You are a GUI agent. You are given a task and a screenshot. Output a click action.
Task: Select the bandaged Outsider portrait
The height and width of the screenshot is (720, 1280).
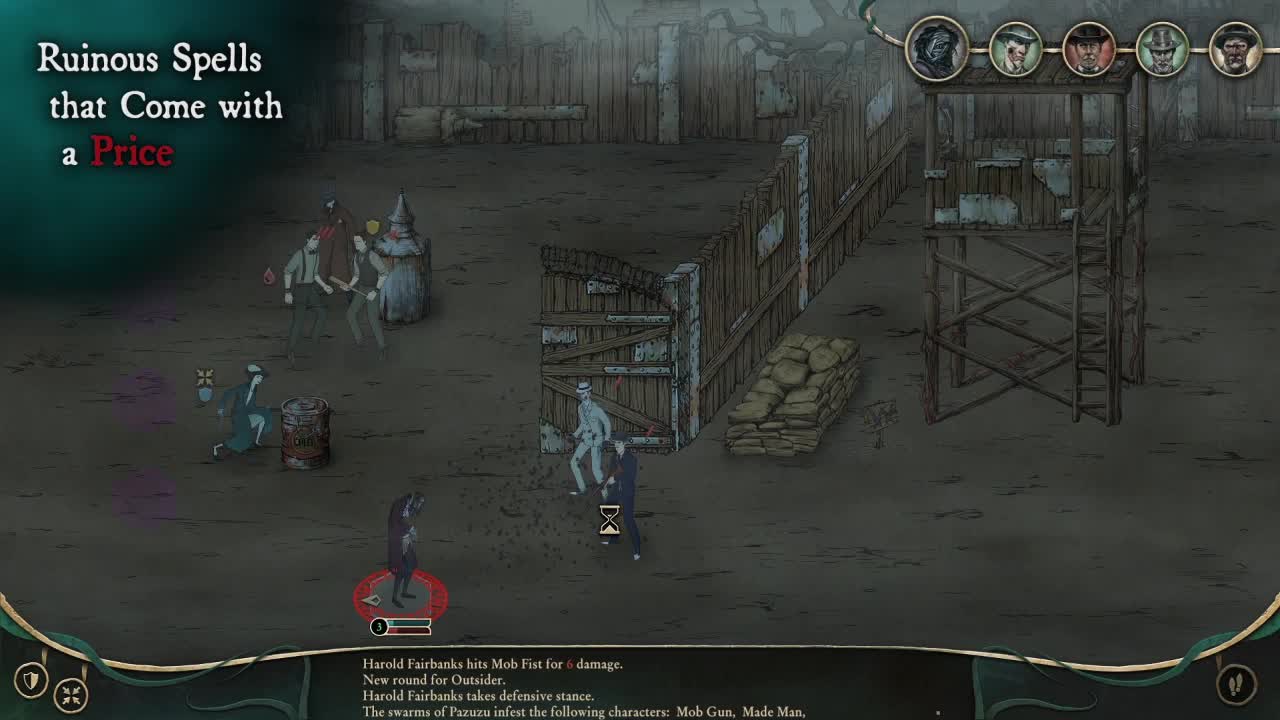pyautogui.click(x=935, y=48)
